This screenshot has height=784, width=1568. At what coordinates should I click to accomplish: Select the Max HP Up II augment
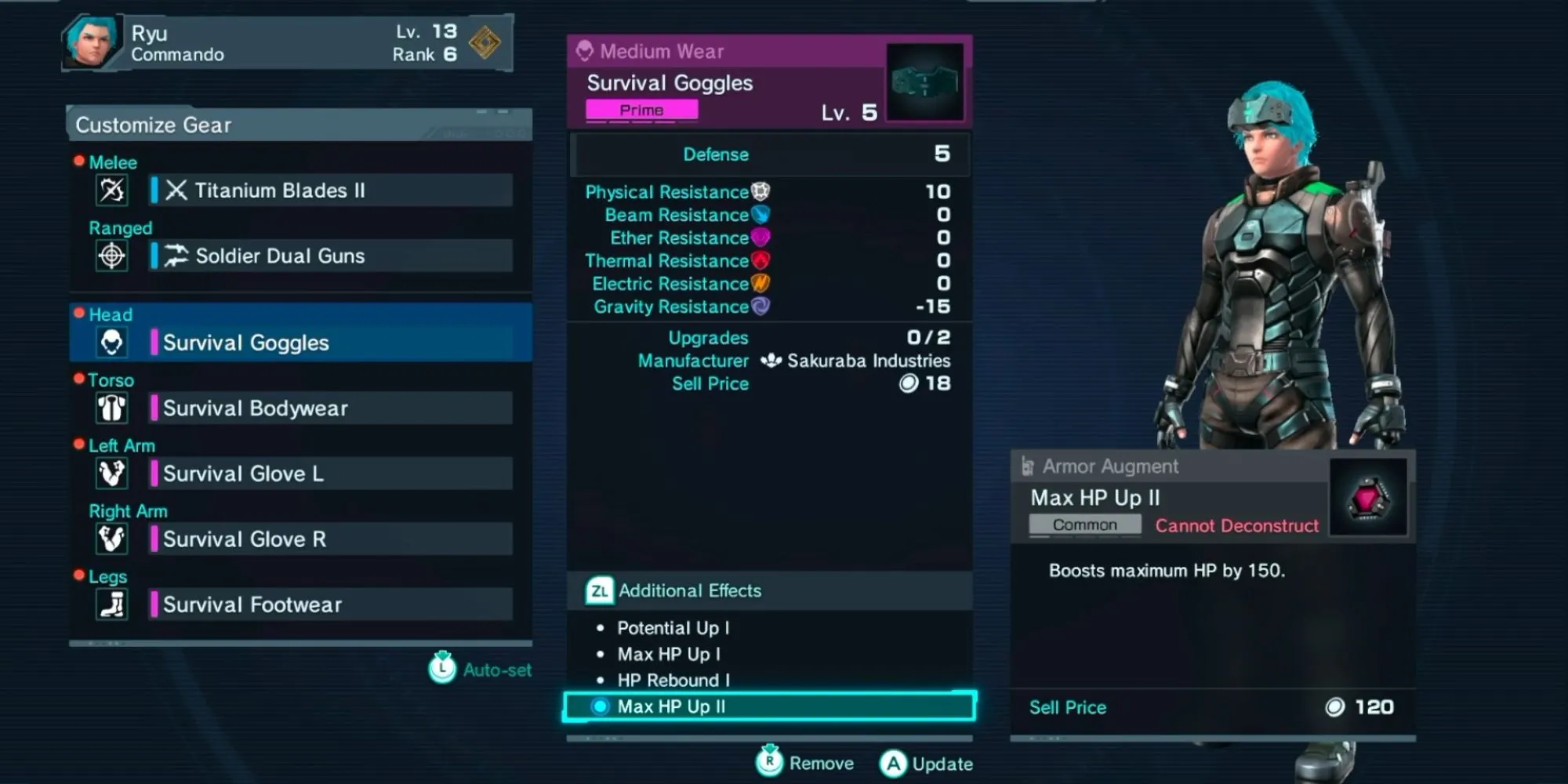point(768,706)
